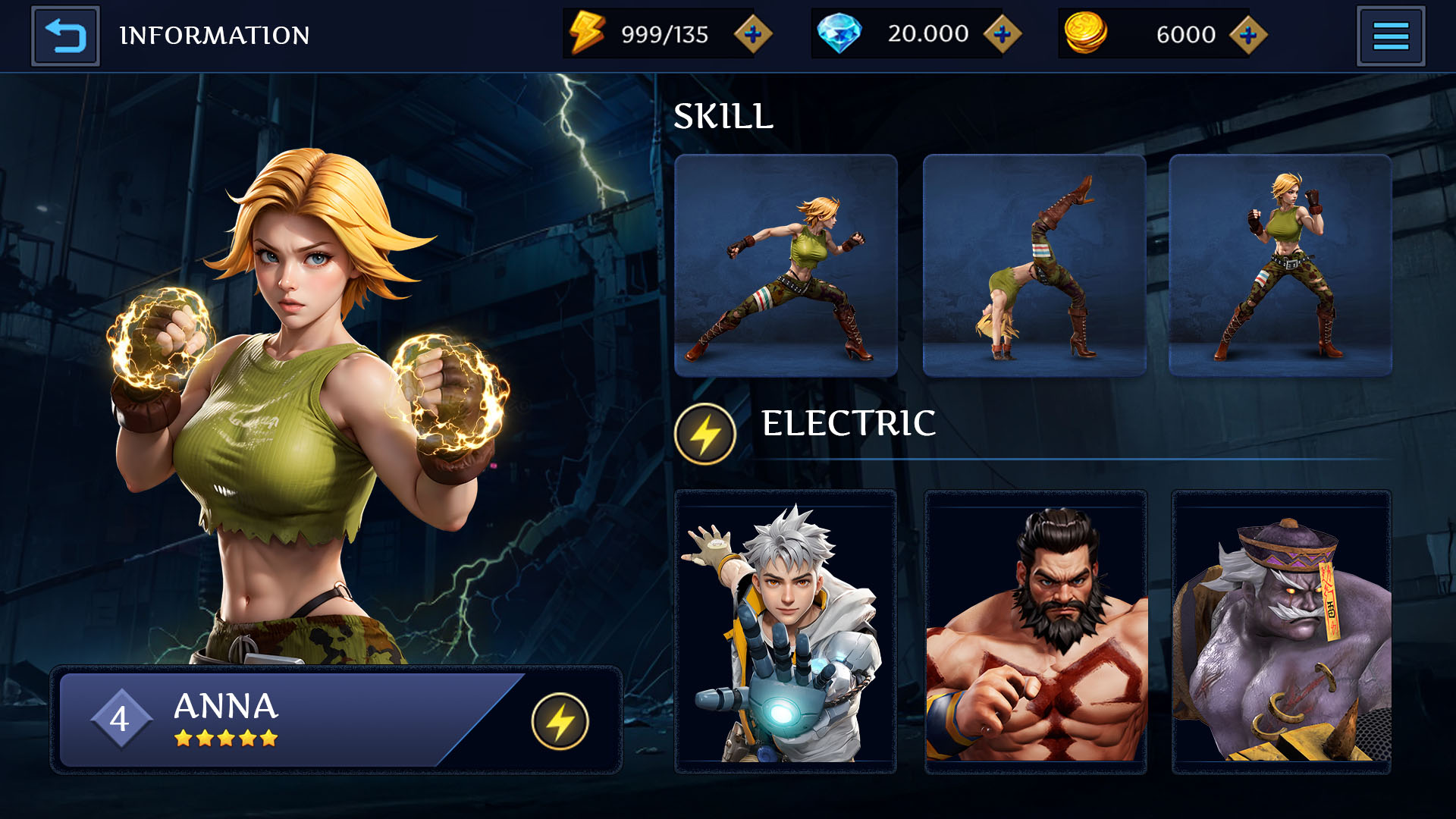Image resolution: width=1456 pixels, height=819 pixels.
Task: Click the Electric element lightning badge
Action: coord(704,431)
